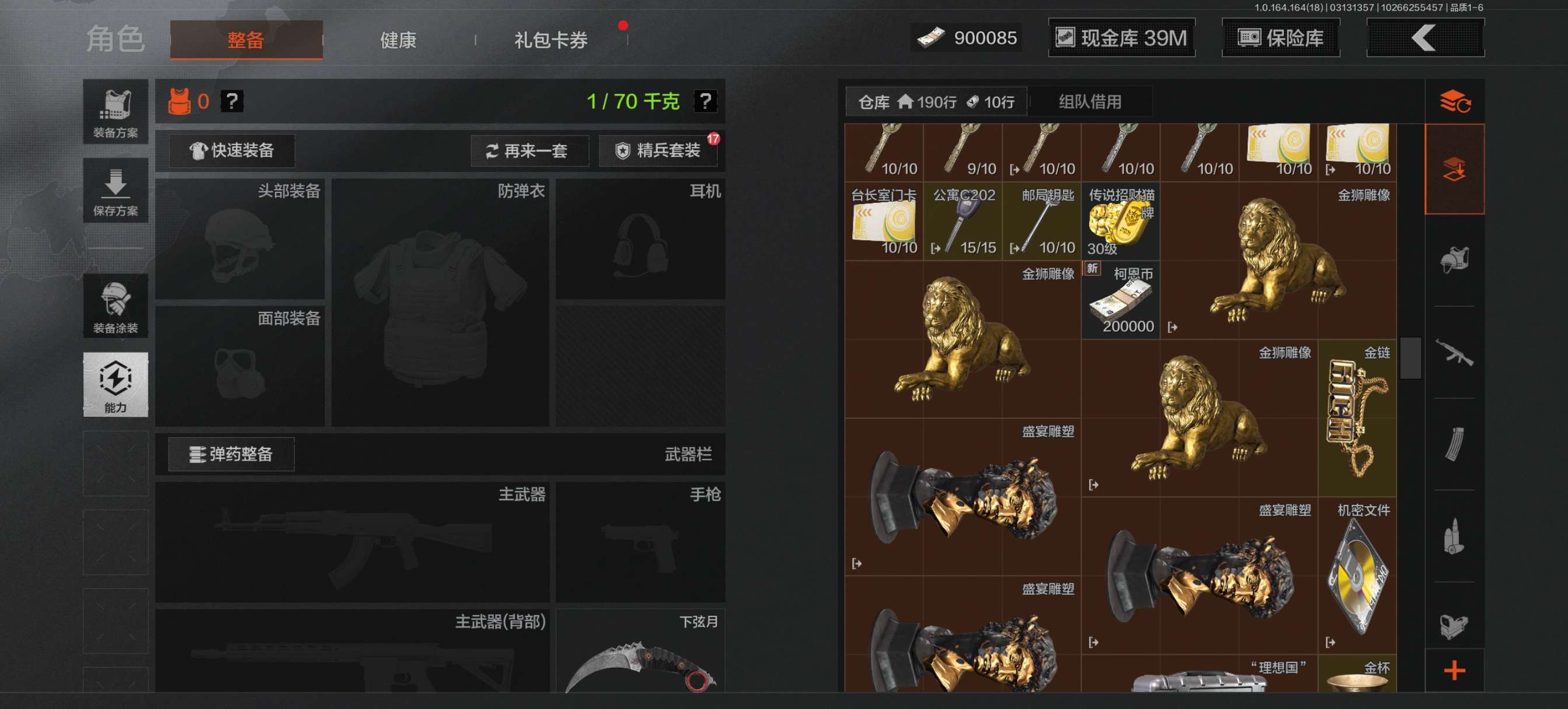This screenshot has width=1568, height=709.
Task: Collapse the screen with the top-right chevron arrow
Action: [1424, 38]
